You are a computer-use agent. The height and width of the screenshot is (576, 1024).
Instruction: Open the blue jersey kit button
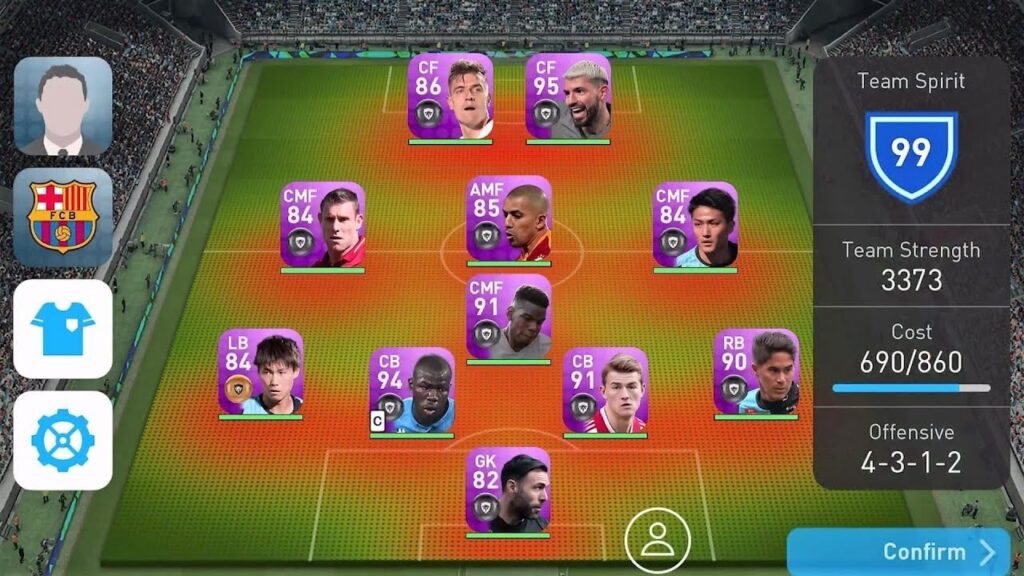click(x=62, y=328)
